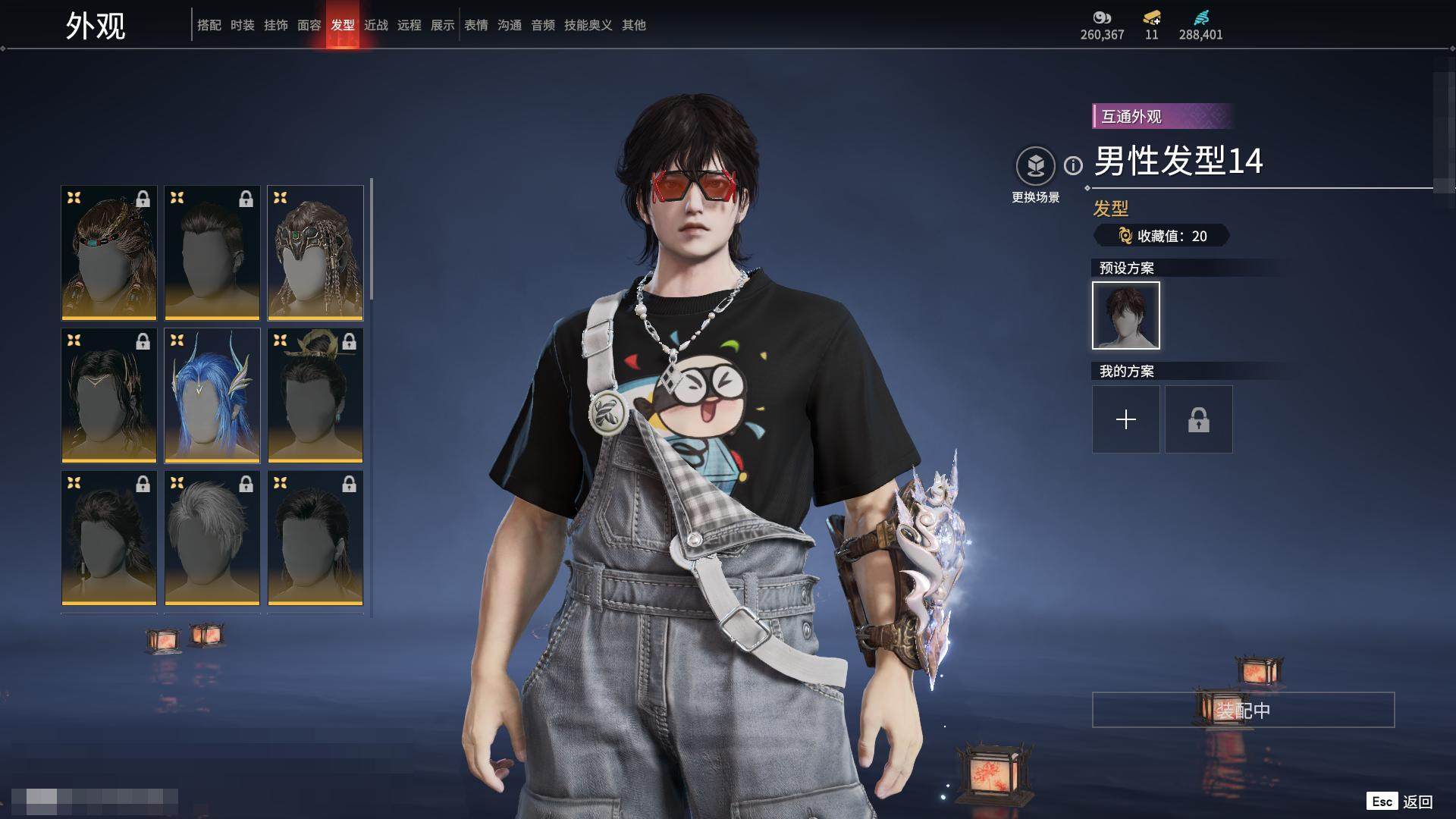Click the 装配中 equip button
This screenshot has height=819, width=1456.
click(x=1243, y=710)
